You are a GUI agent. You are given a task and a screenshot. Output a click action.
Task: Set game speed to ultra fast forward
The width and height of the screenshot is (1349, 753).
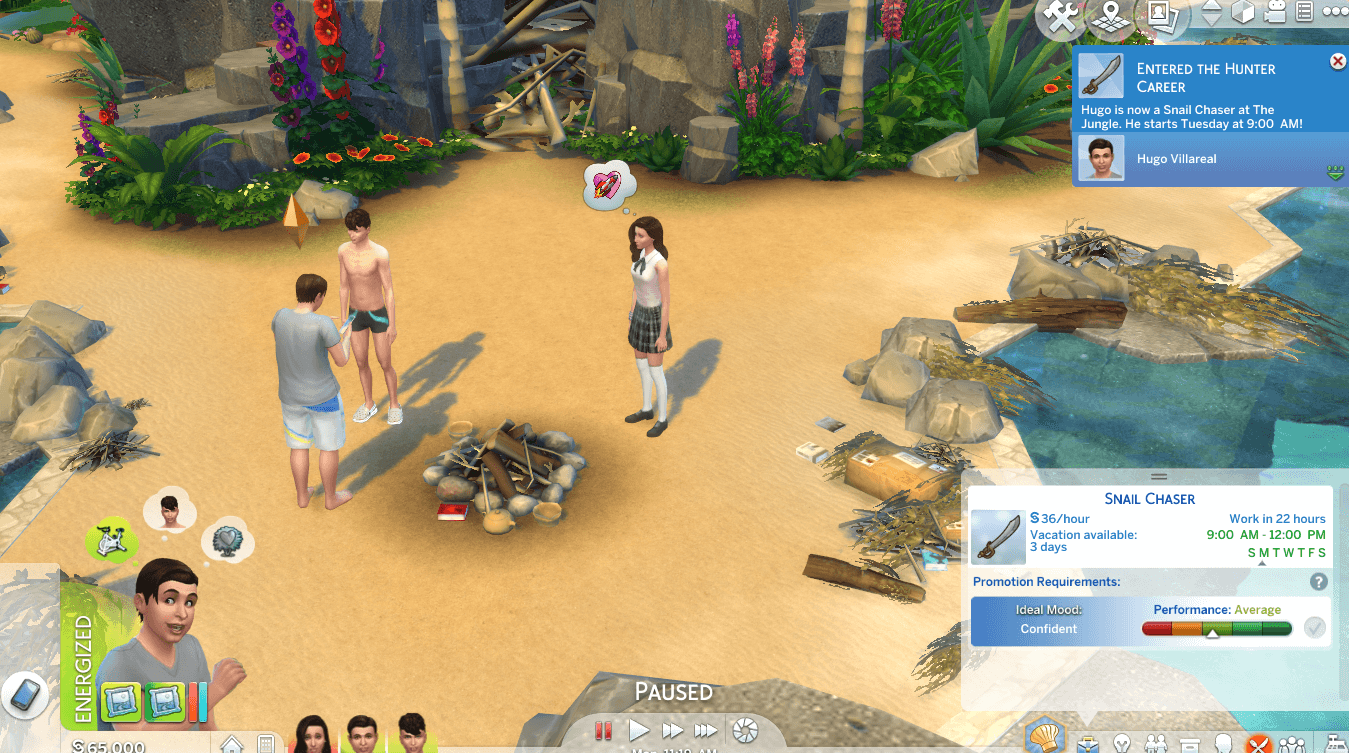(706, 731)
